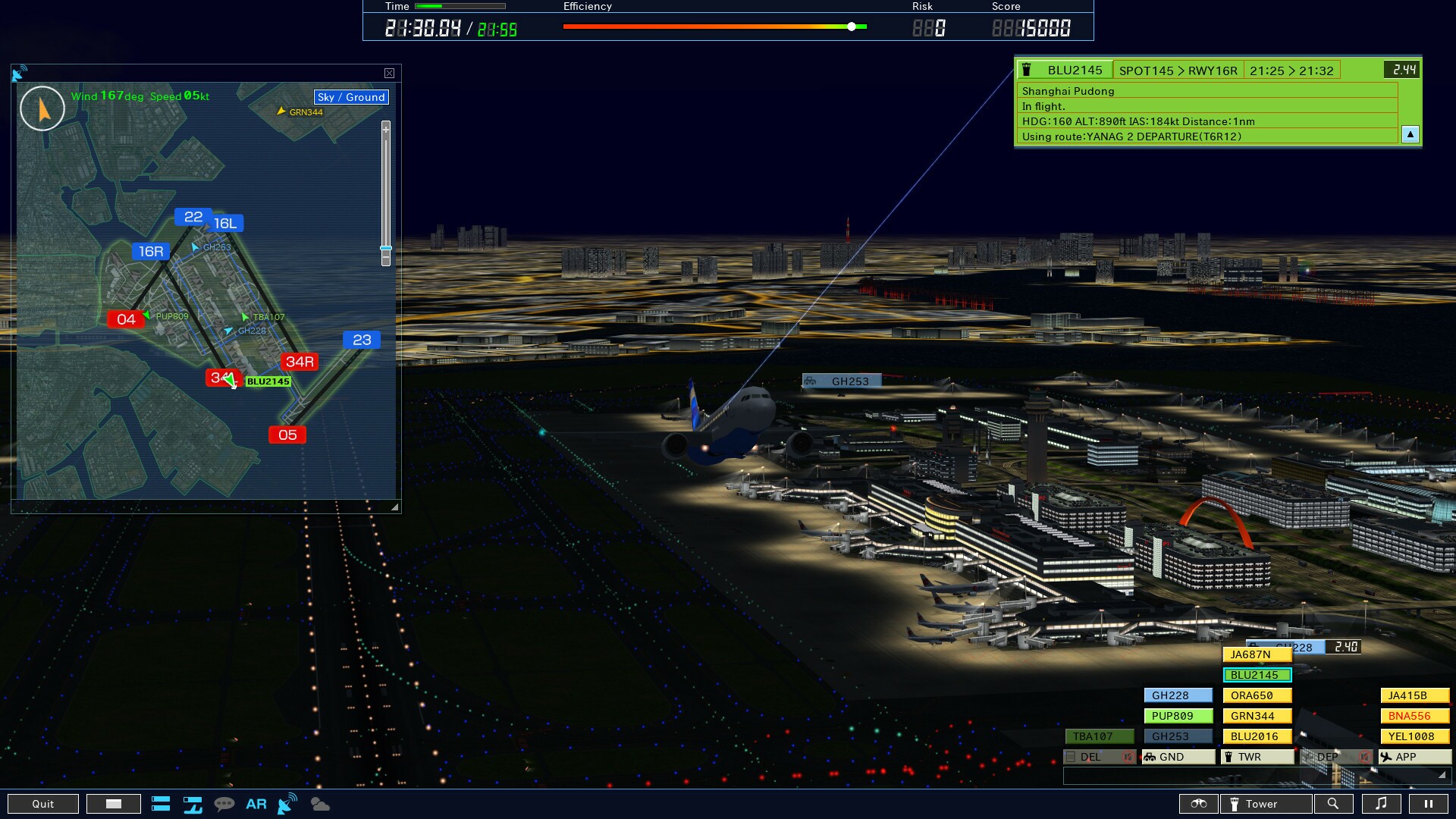Click the stacked flight strips icon

161,804
